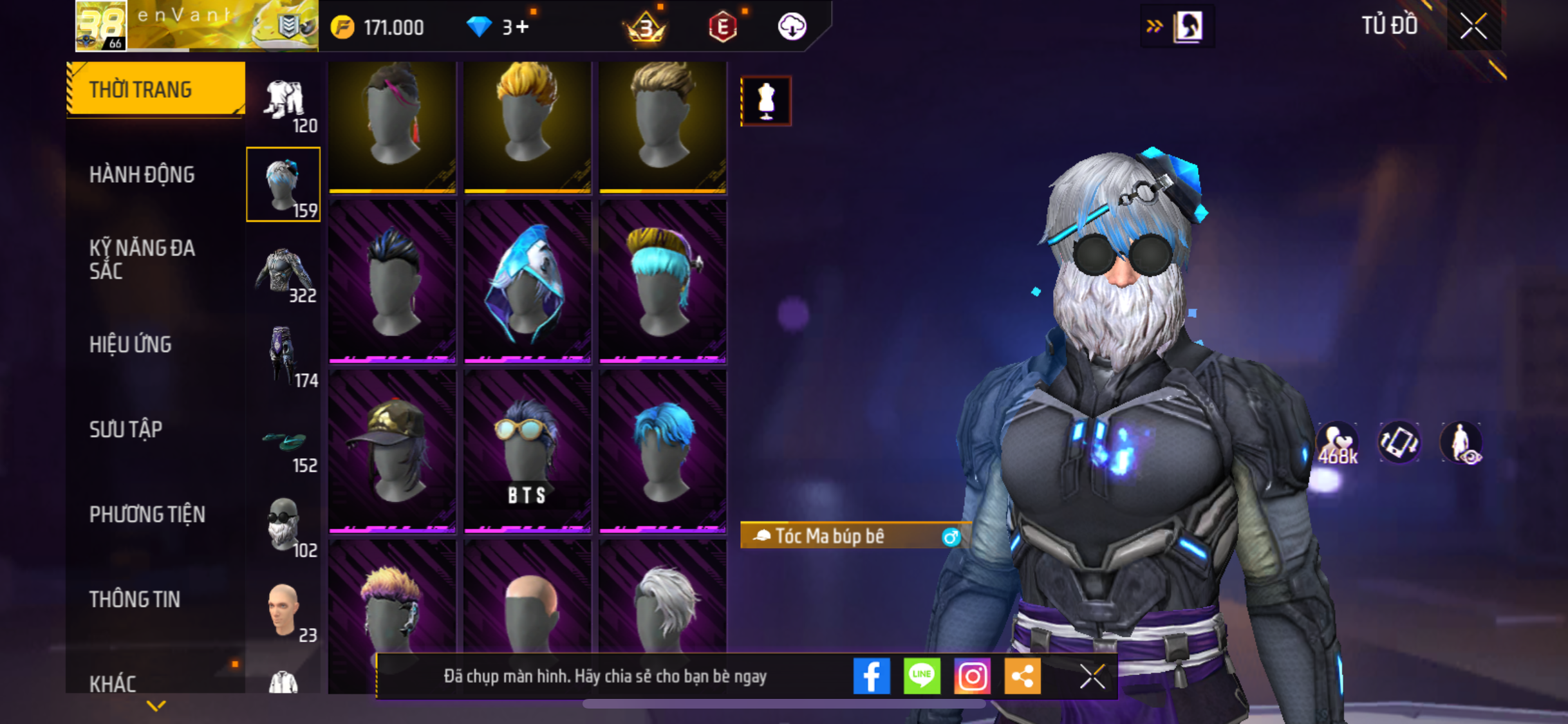Dismiss the screenshot share banner

(x=1092, y=676)
